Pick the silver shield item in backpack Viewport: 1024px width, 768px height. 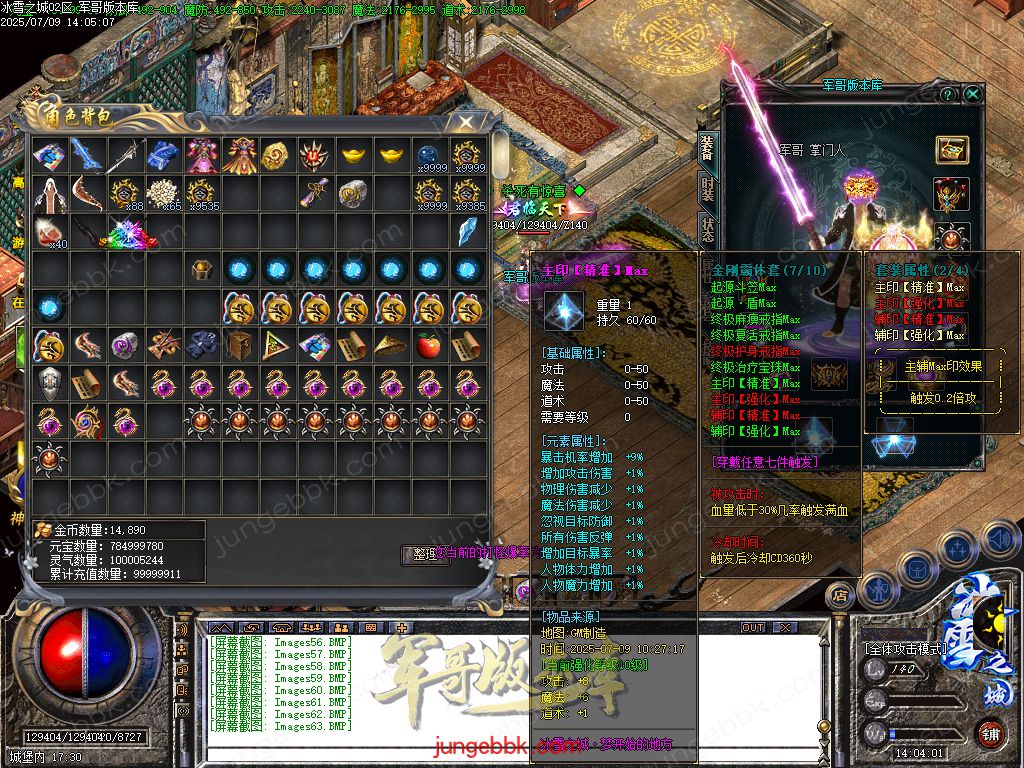click(49, 383)
